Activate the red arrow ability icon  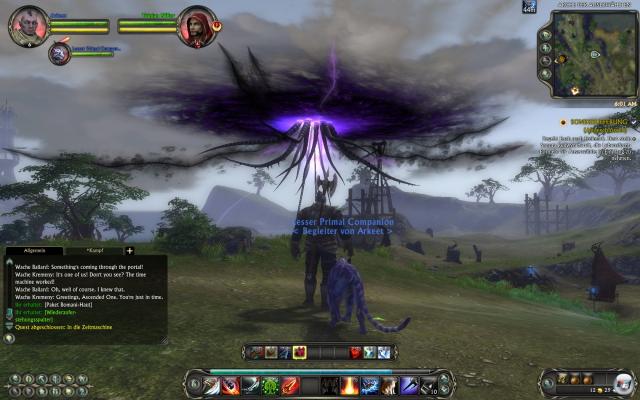click(290, 385)
